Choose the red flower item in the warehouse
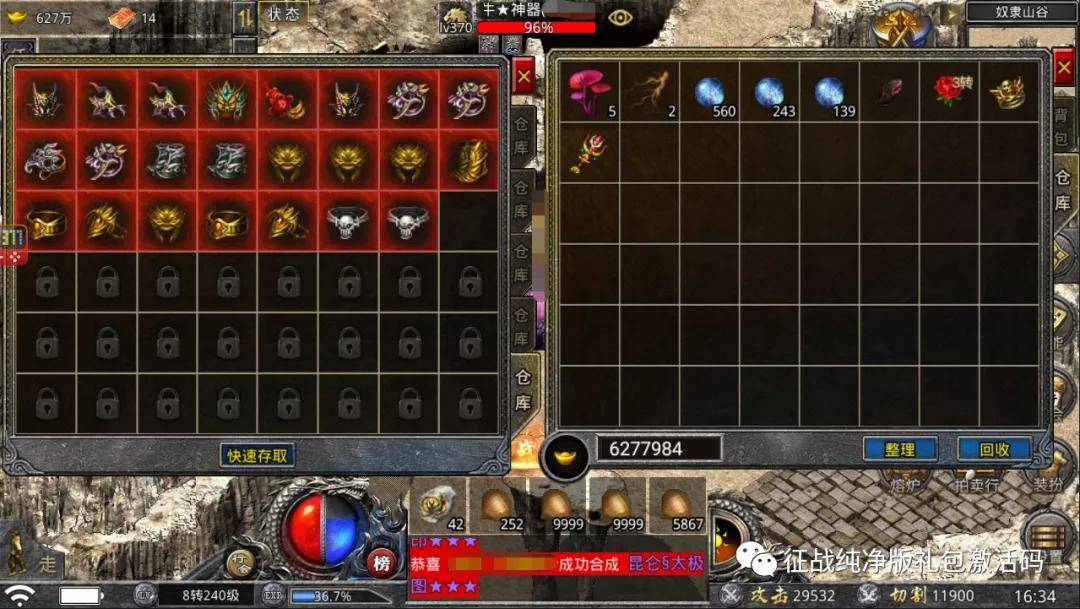This screenshot has height=609, width=1080. tap(287, 100)
